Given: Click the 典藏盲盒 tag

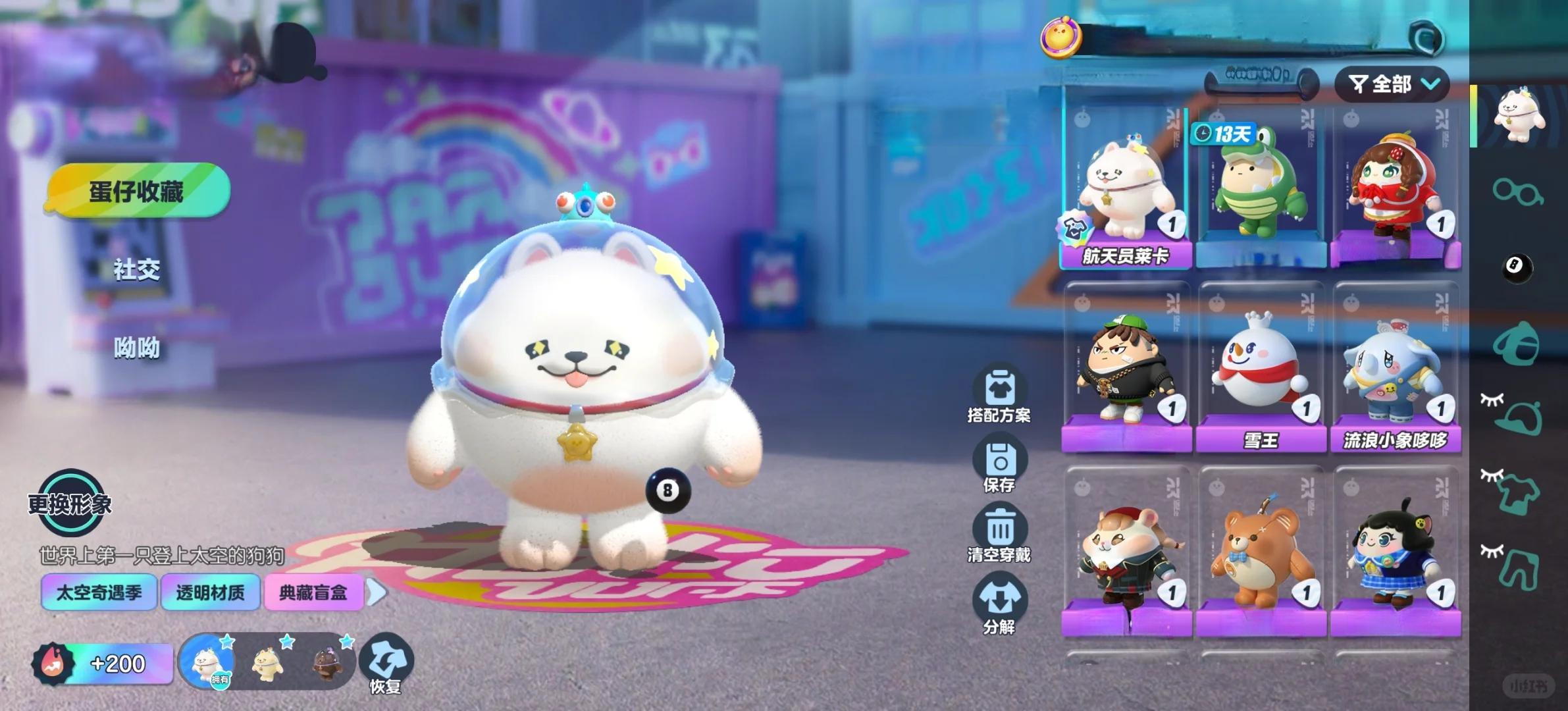Looking at the screenshot, I should pos(313,592).
